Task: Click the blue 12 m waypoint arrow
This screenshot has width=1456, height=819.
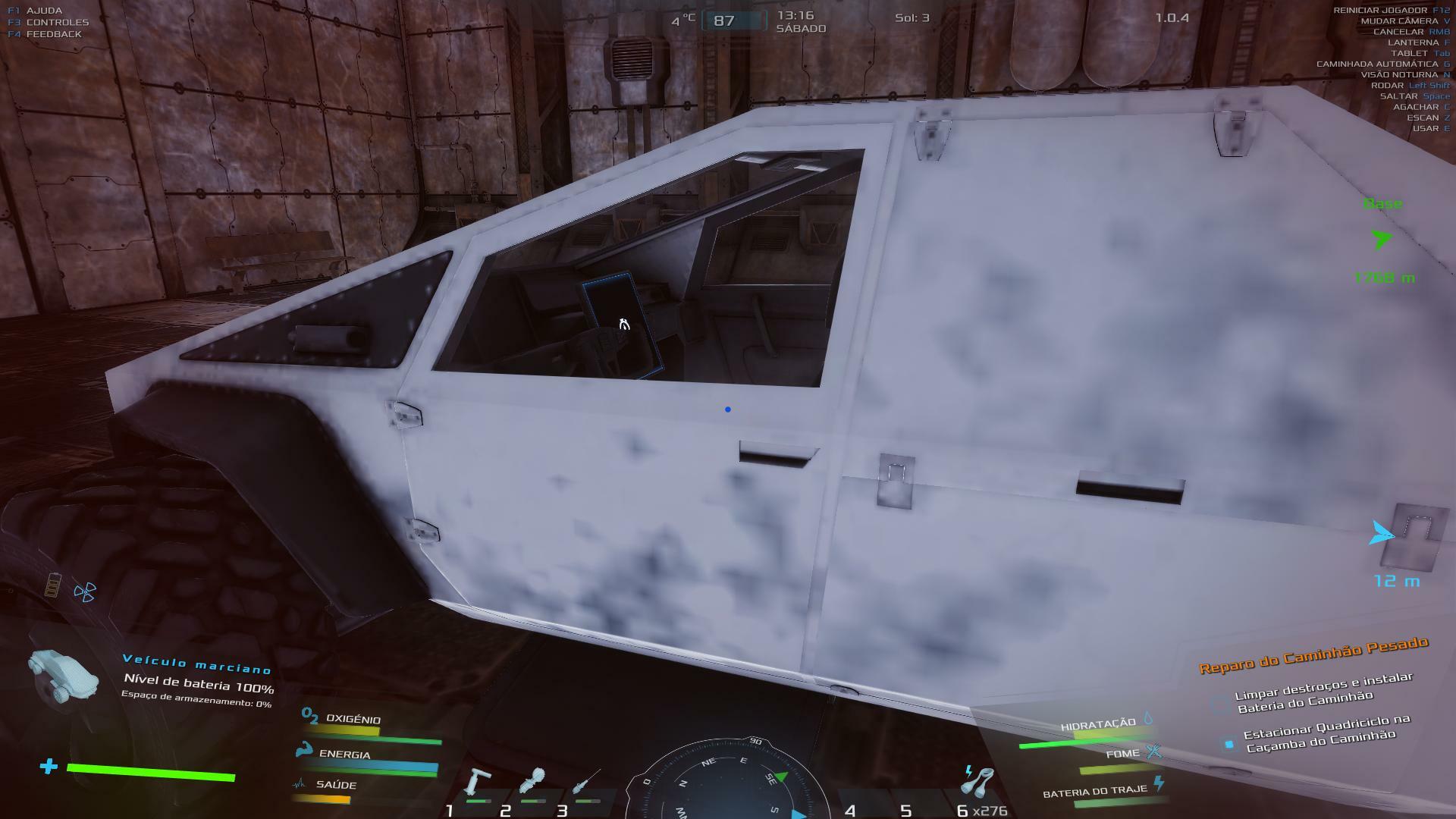Action: [x=1381, y=534]
